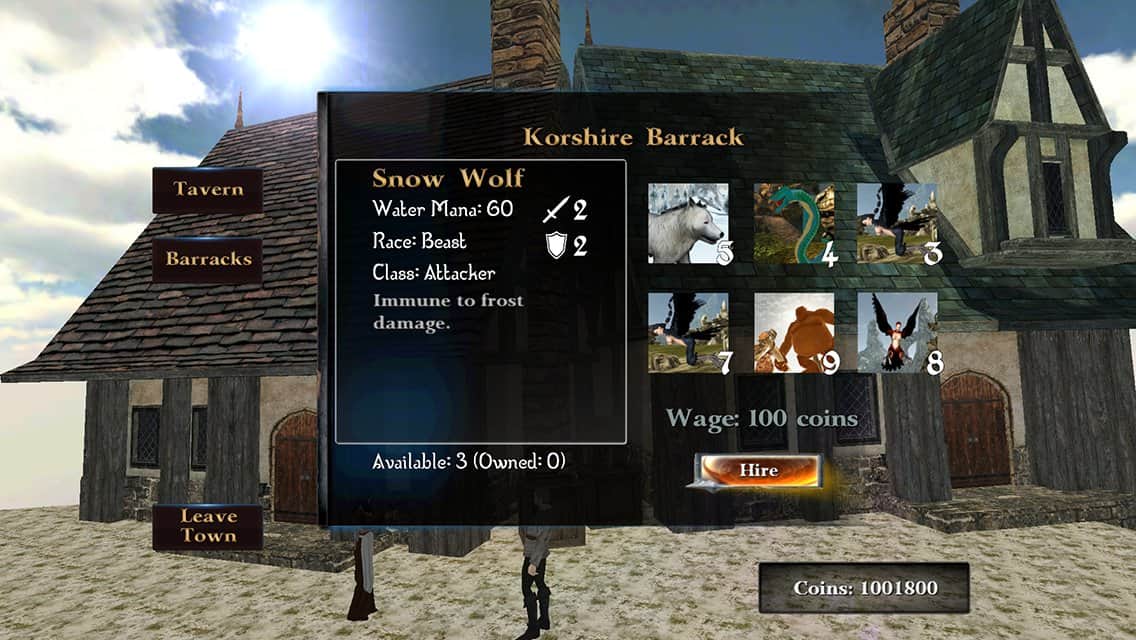This screenshot has width=1136, height=640.
Task: Pick the dark-winged unit numbered 7
Action: pyautogui.click(x=689, y=333)
